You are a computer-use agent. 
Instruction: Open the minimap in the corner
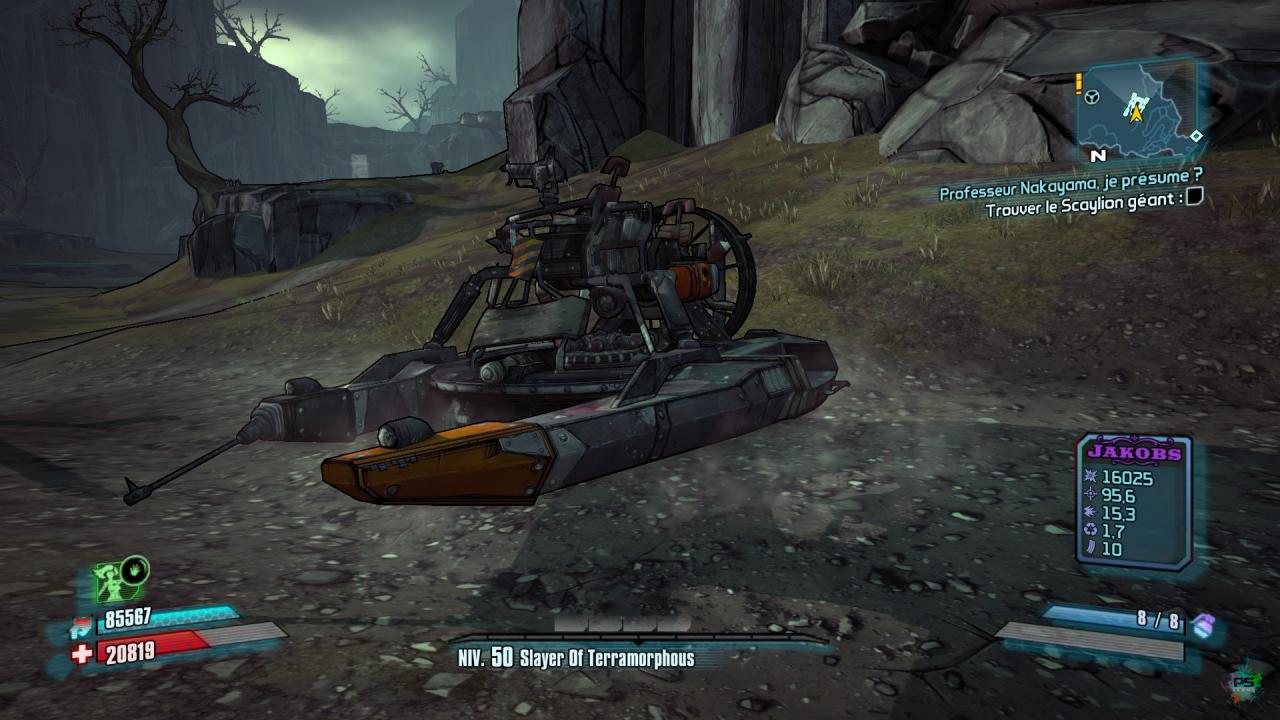1137,108
